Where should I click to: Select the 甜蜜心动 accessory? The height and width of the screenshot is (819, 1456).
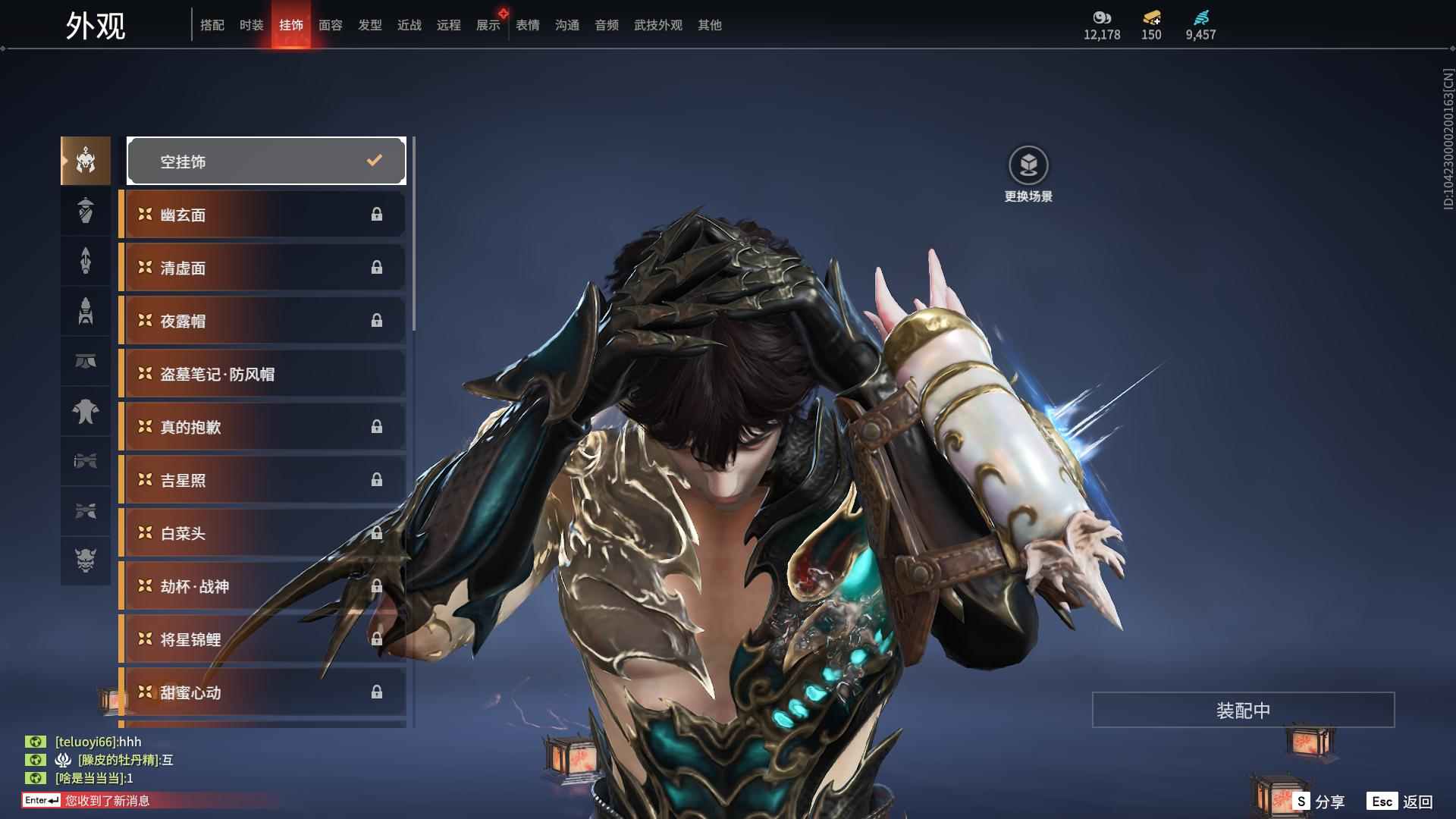262,692
